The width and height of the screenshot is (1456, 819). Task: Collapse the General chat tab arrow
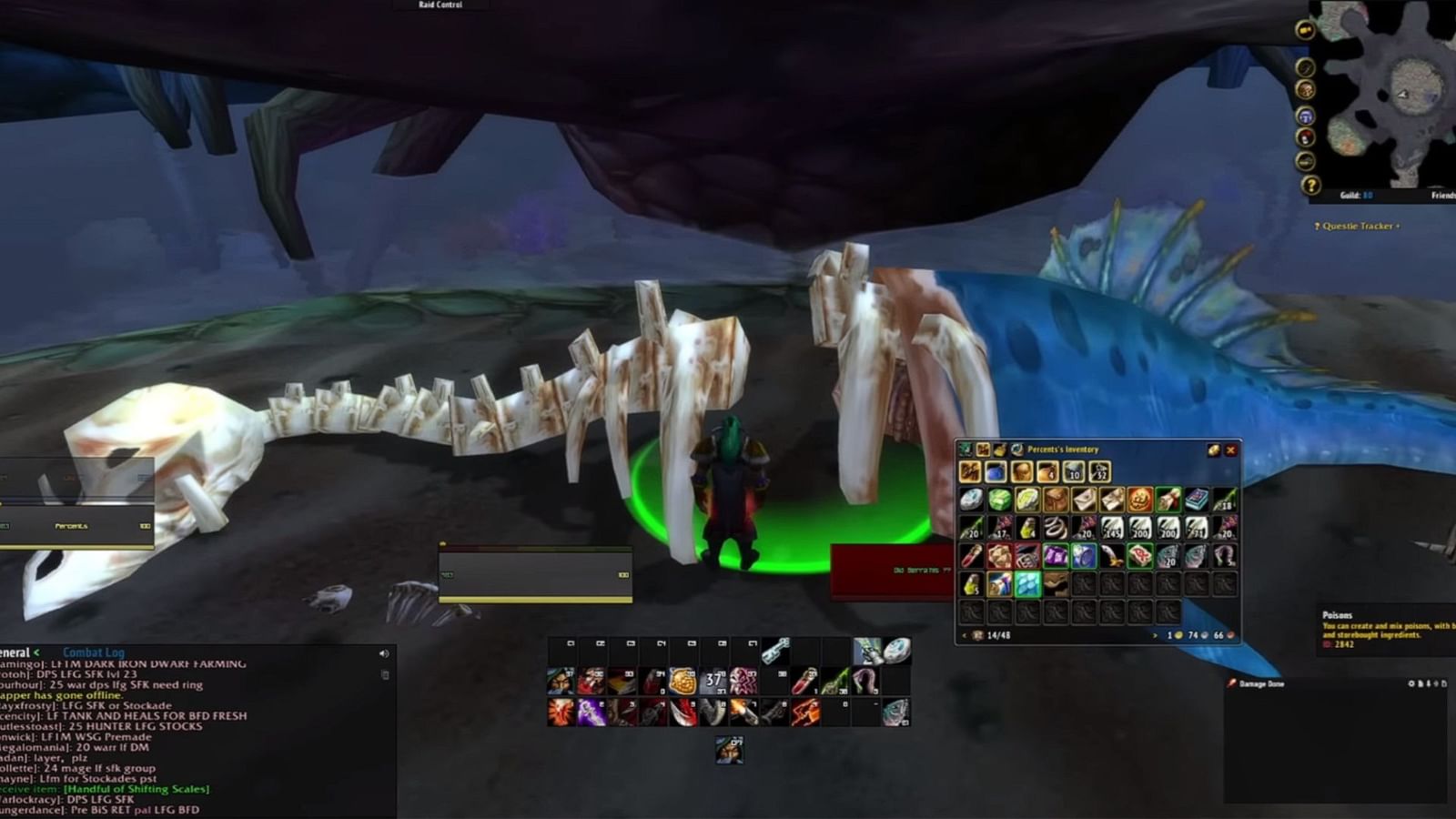pyautogui.click(x=35, y=652)
